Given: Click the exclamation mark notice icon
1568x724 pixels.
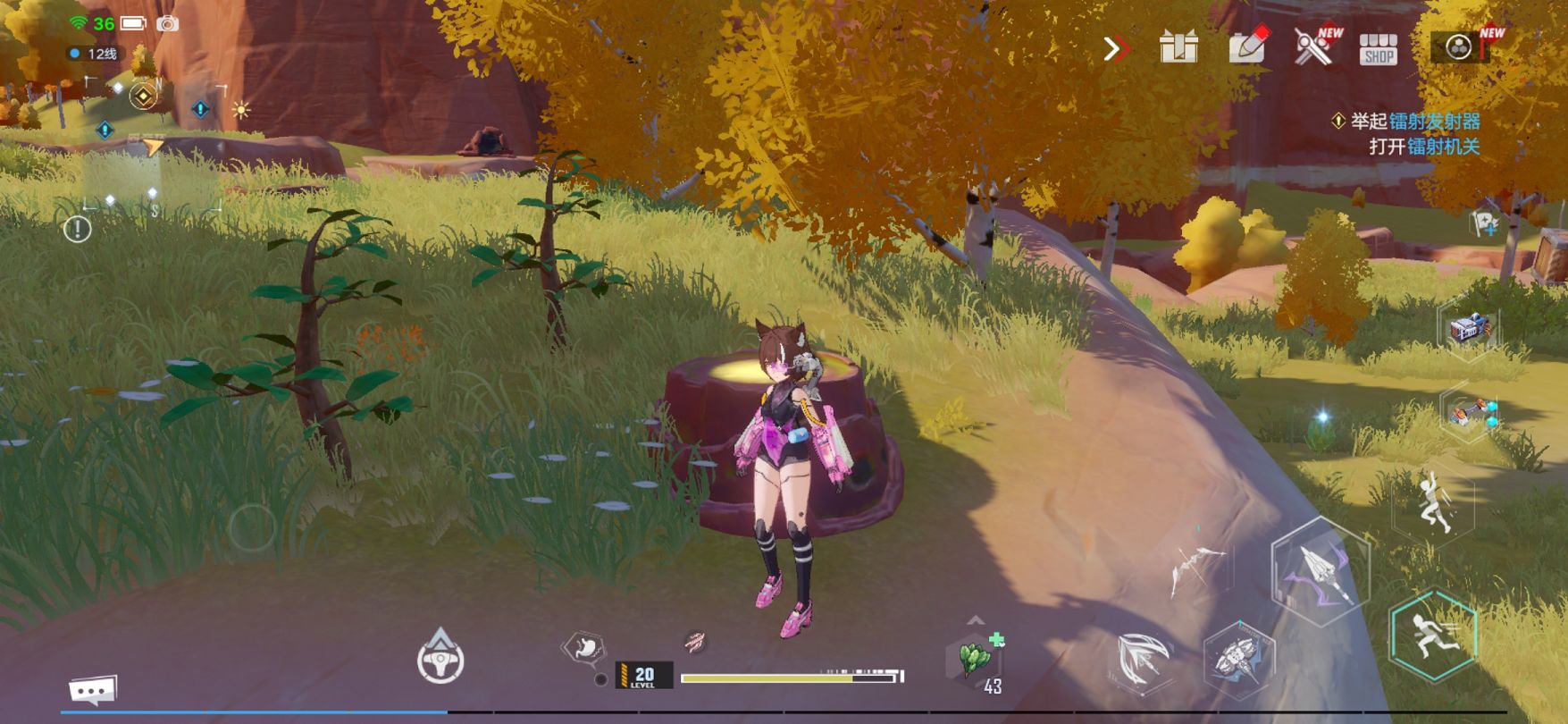Looking at the screenshot, I should [x=78, y=230].
